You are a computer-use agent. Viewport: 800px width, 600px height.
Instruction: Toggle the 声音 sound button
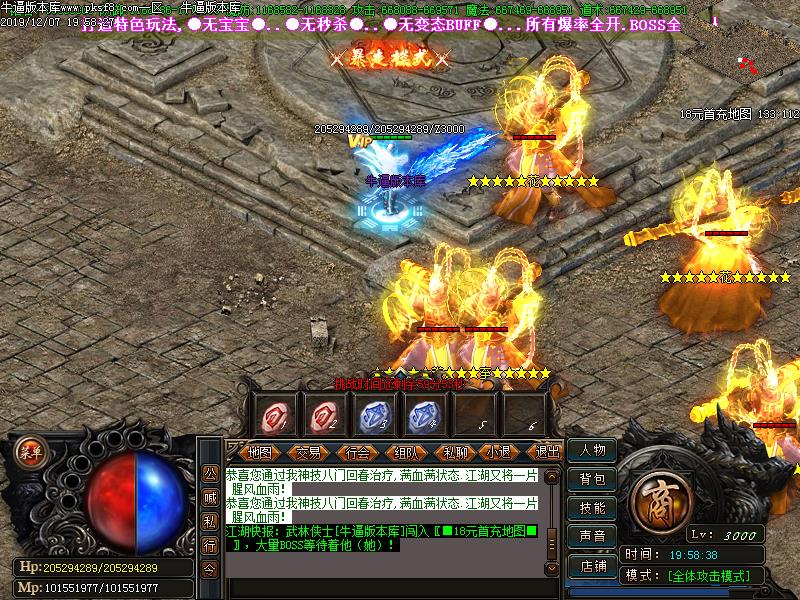pos(592,537)
